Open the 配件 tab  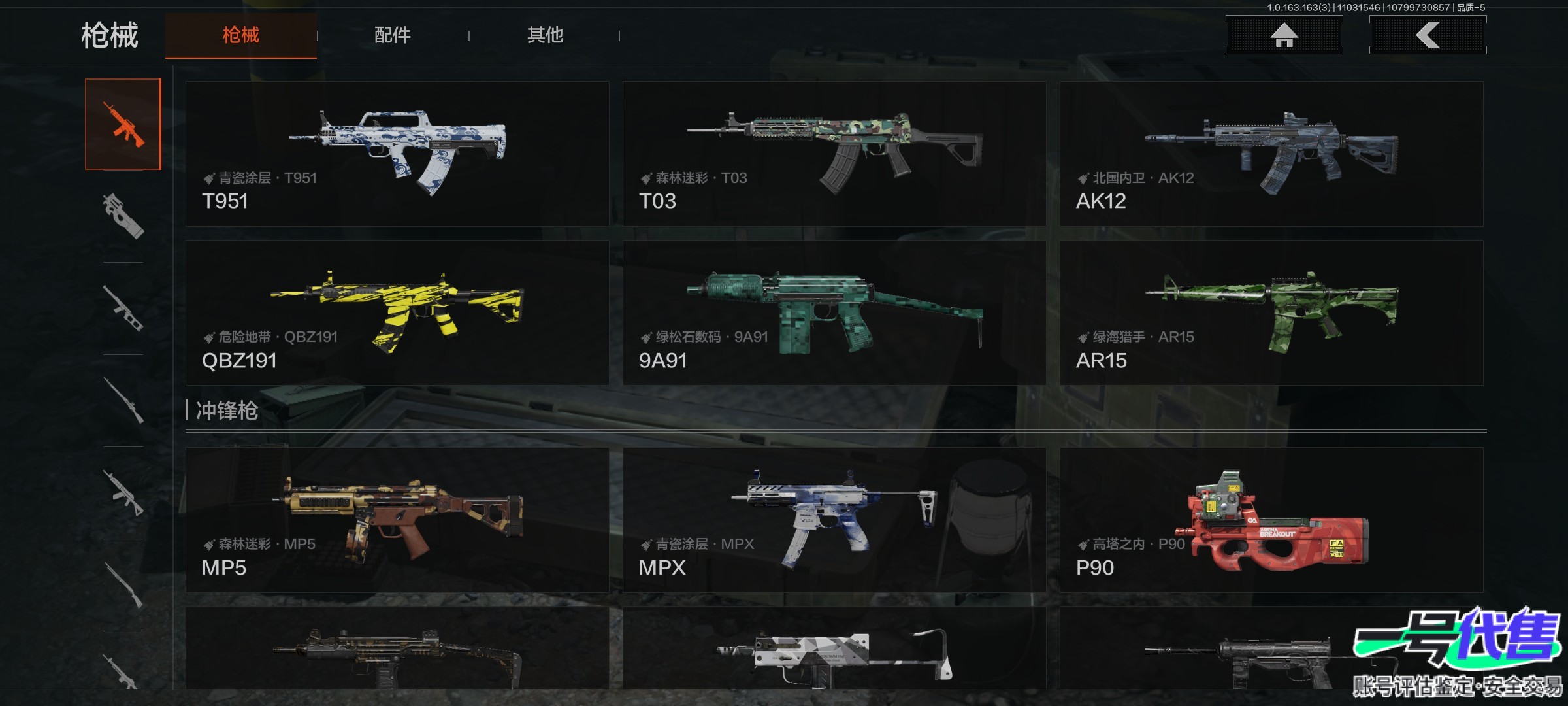[x=392, y=35]
